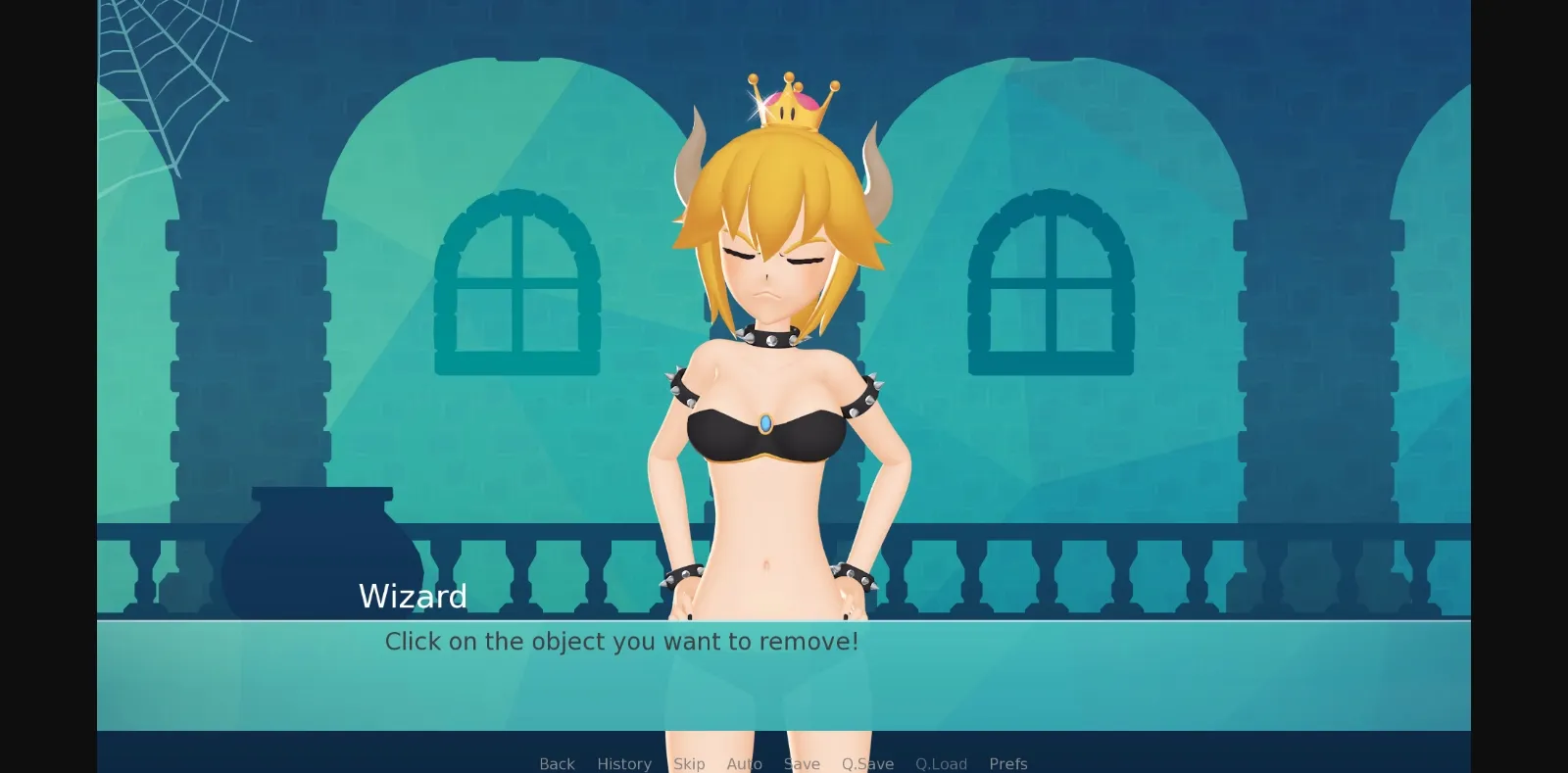Enable Auto-forward mode
This screenshot has width=1568, height=773.
pyautogui.click(x=745, y=763)
